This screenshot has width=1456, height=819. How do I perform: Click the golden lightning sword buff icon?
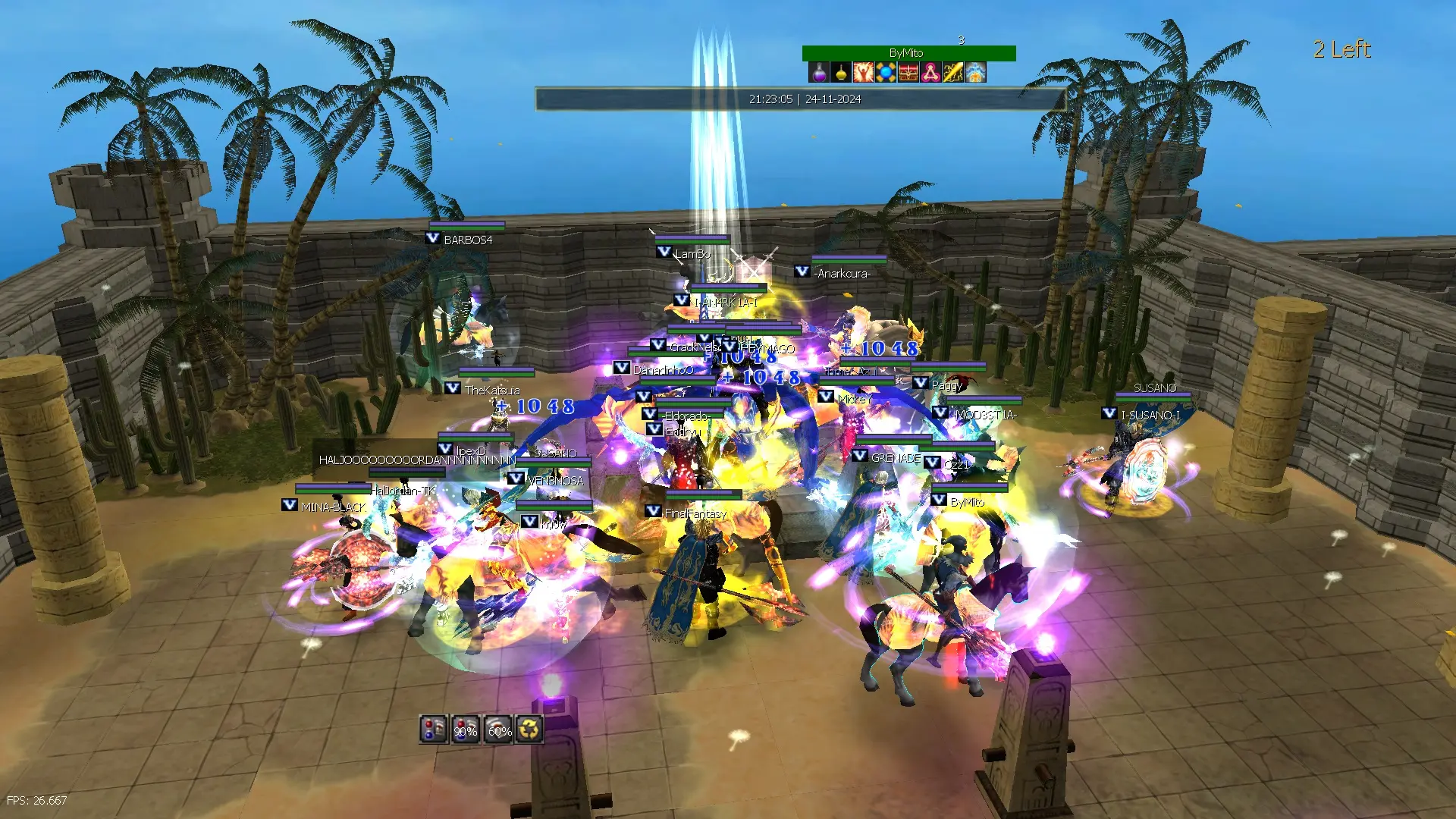tap(953, 72)
